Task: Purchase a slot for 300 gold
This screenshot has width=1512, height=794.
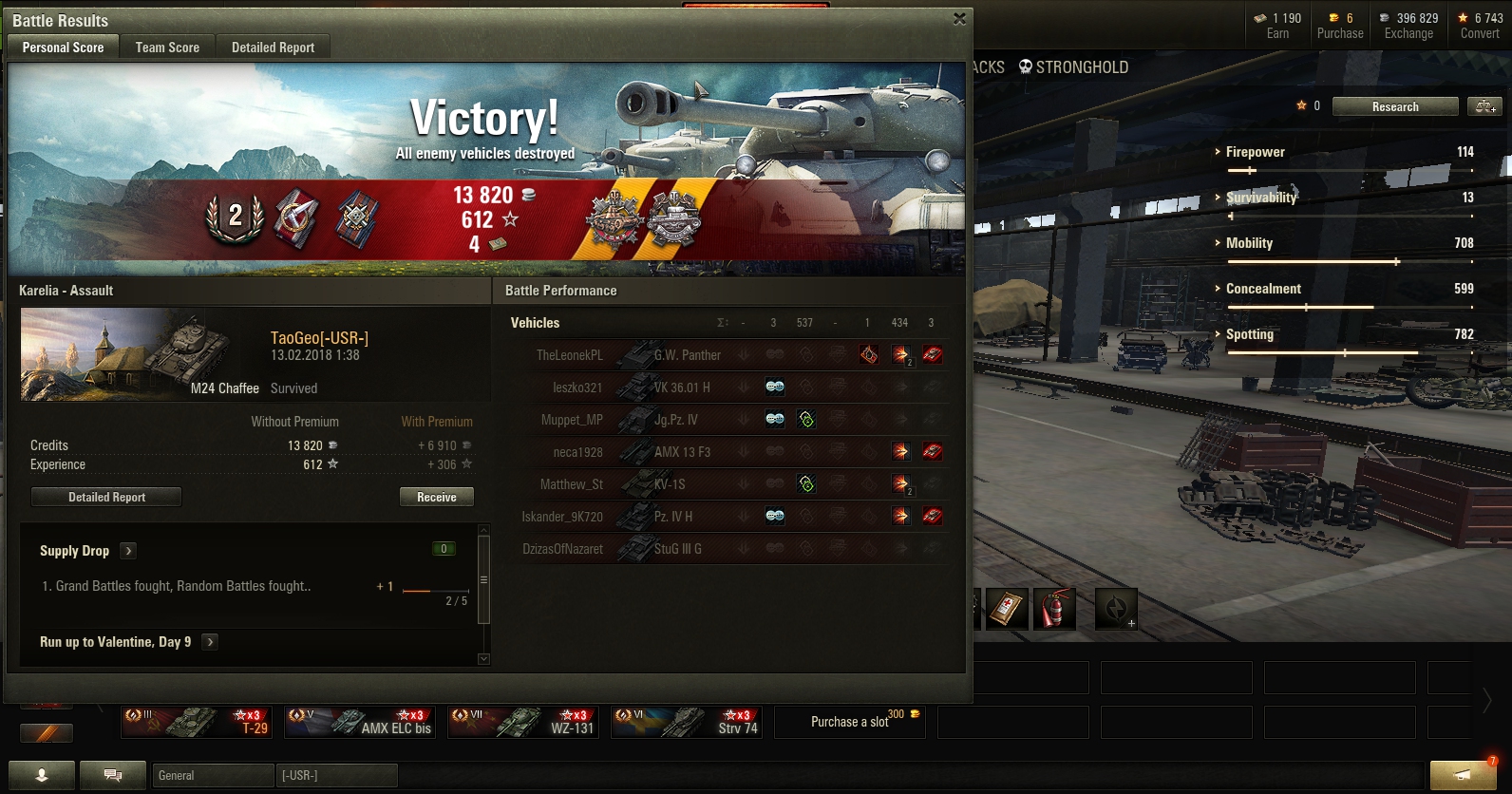Action: pyautogui.click(x=850, y=722)
